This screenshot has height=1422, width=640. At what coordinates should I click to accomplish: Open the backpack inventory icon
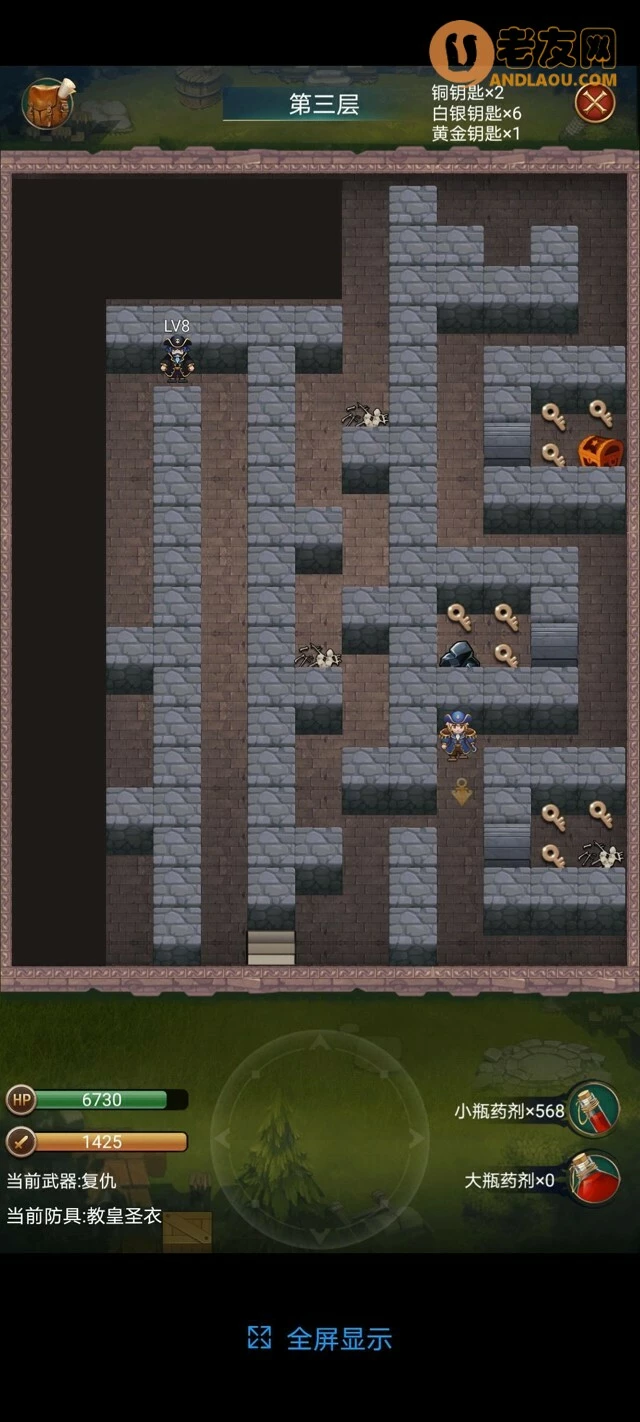pyautogui.click(x=47, y=103)
